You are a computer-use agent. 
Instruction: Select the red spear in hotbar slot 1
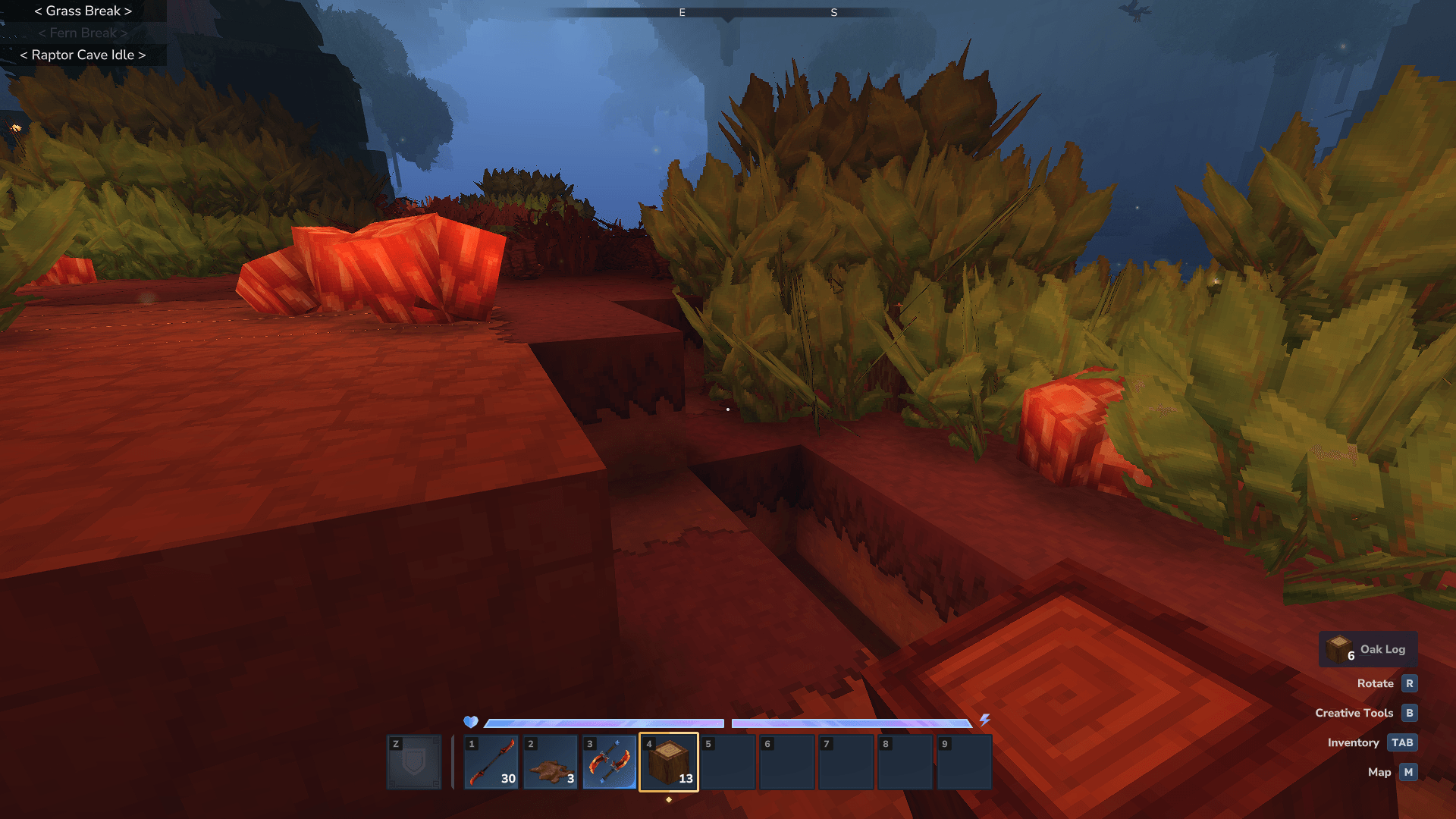pos(491,762)
